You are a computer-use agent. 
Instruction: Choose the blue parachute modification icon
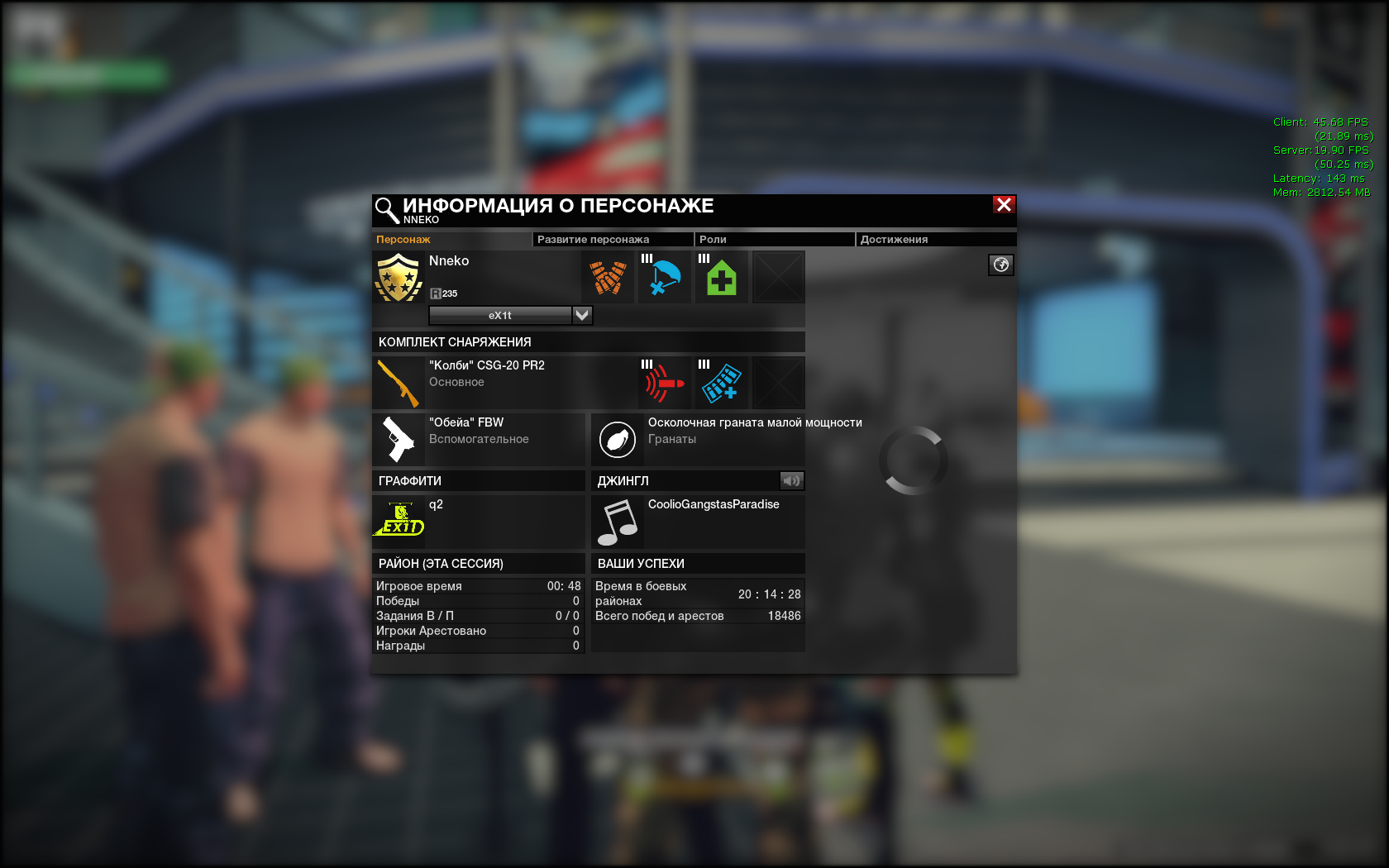[665, 278]
